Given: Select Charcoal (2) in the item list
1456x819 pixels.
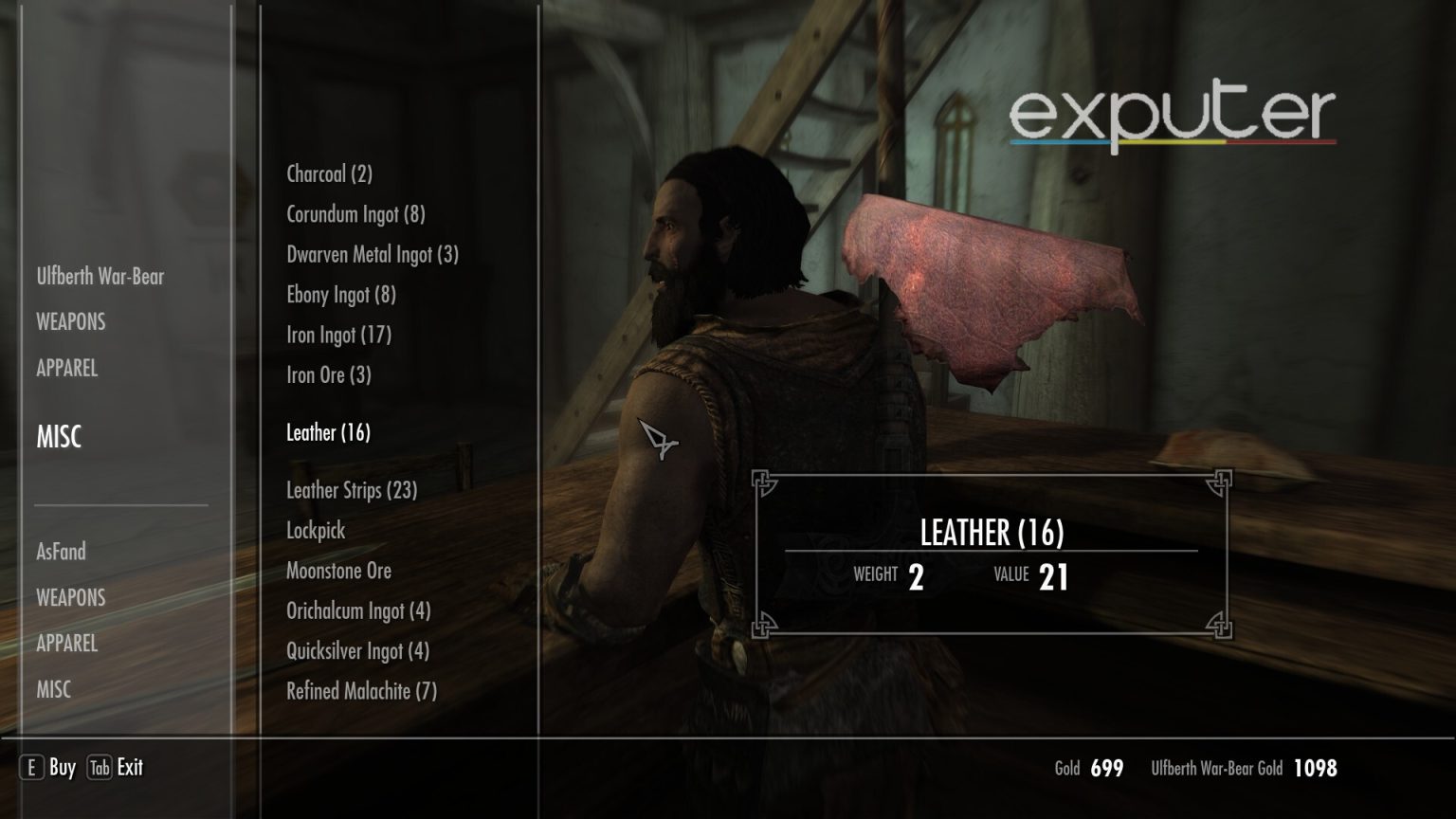Looking at the screenshot, I should click(x=329, y=174).
